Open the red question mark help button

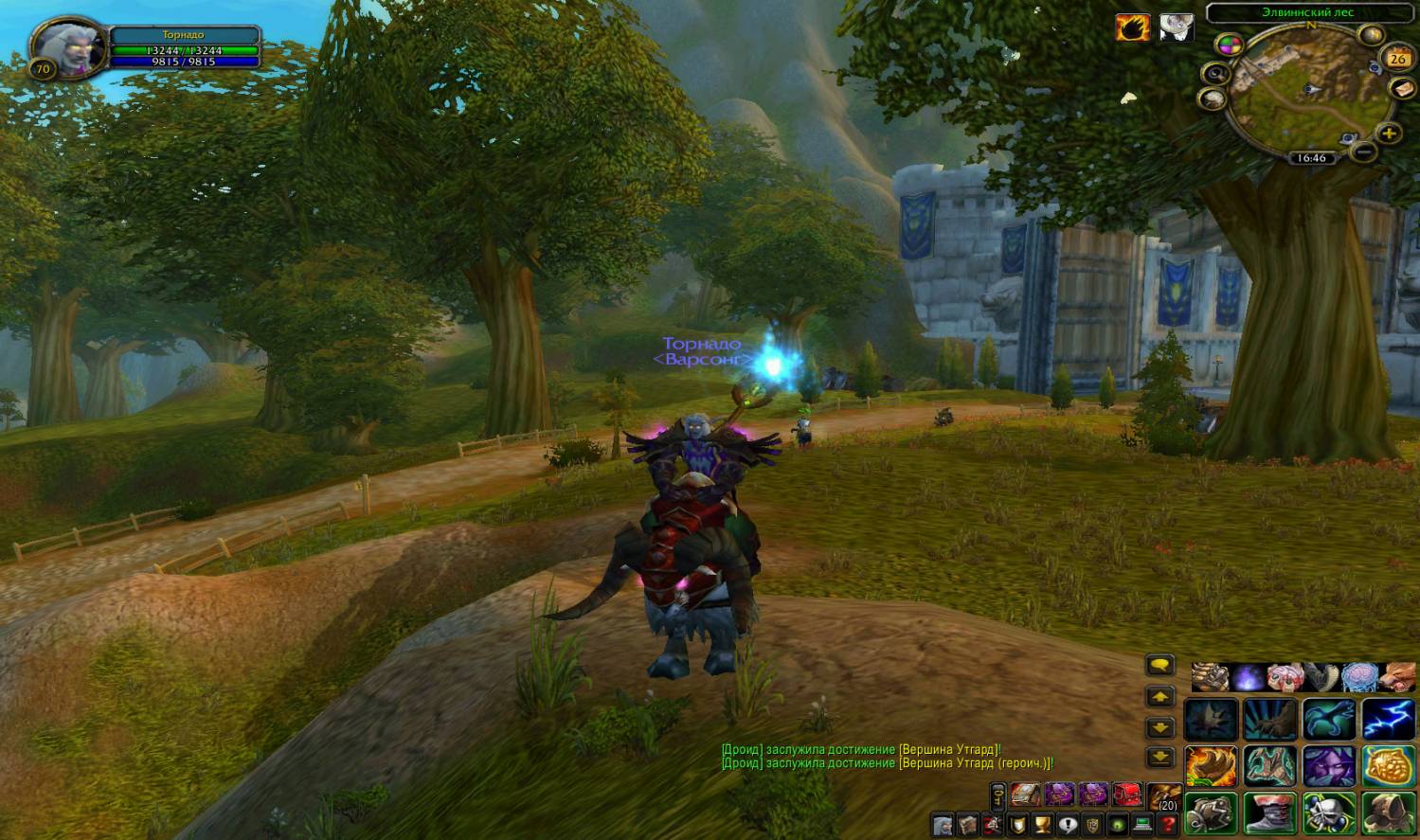tap(1169, 825)
